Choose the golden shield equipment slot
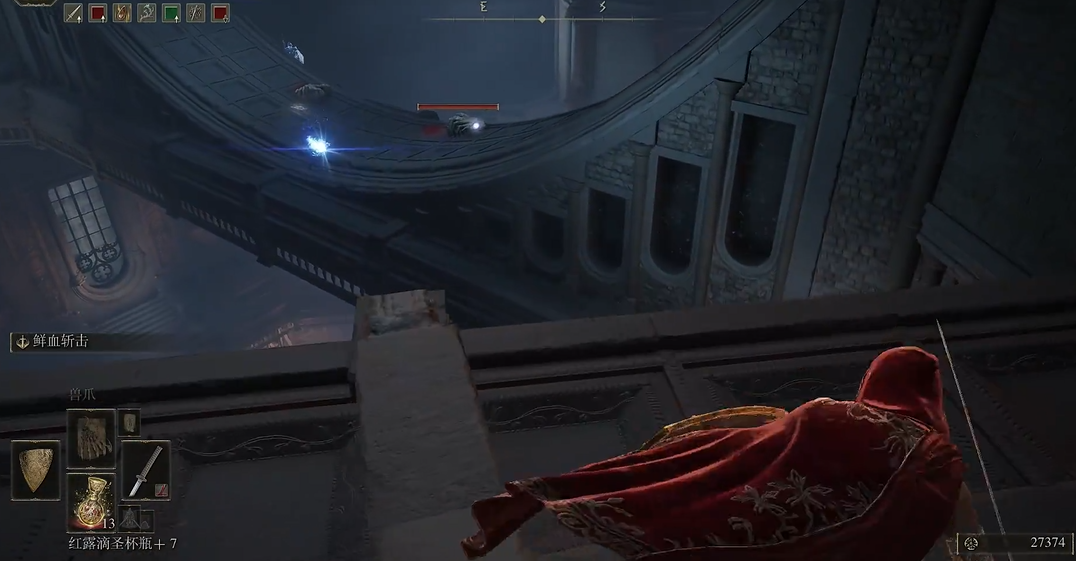Screen dimensions: 1076x561 pos(34,470)
